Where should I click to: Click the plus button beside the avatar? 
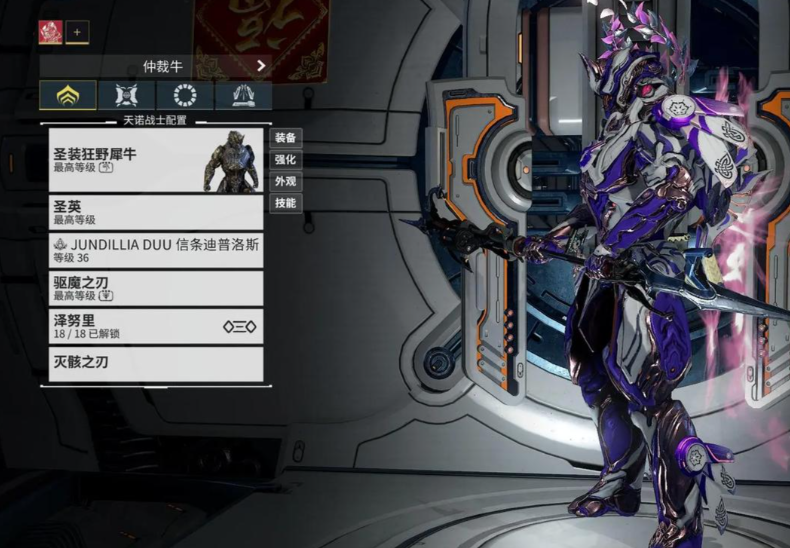[77, 32]
